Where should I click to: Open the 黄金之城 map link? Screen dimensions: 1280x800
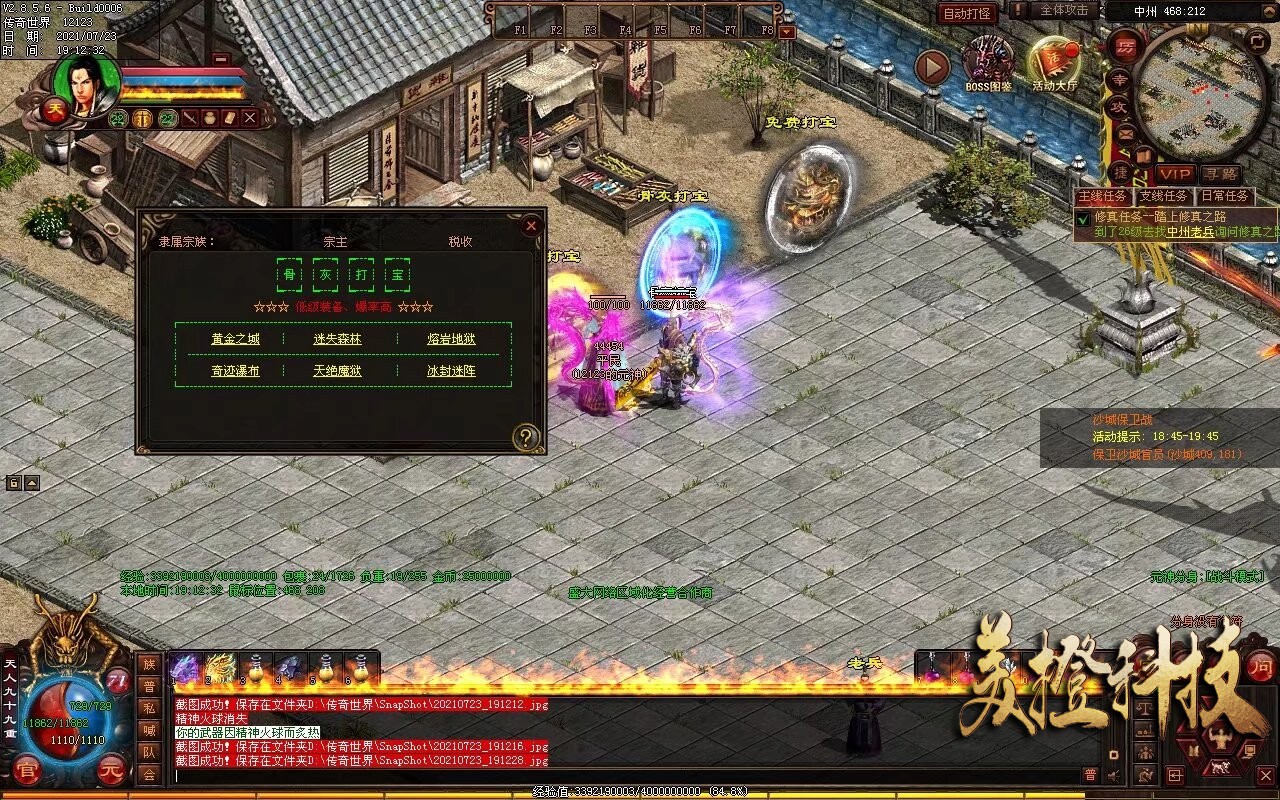[235, 339]
